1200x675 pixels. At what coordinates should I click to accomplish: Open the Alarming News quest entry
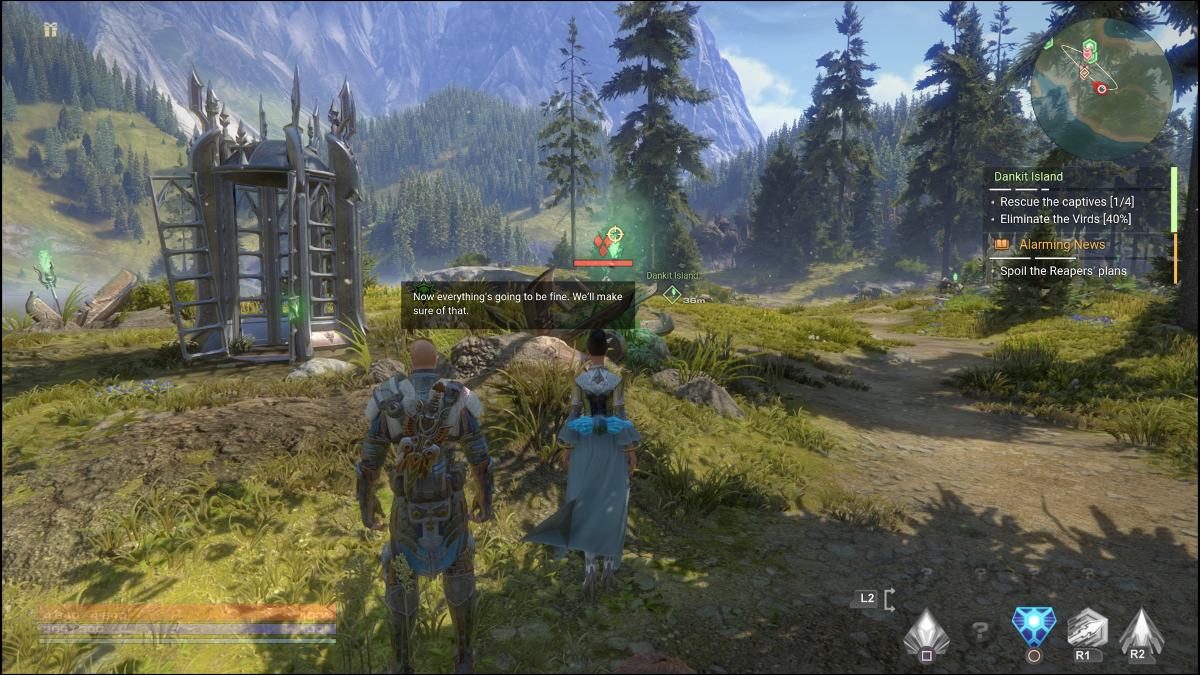coord(1061,245)
